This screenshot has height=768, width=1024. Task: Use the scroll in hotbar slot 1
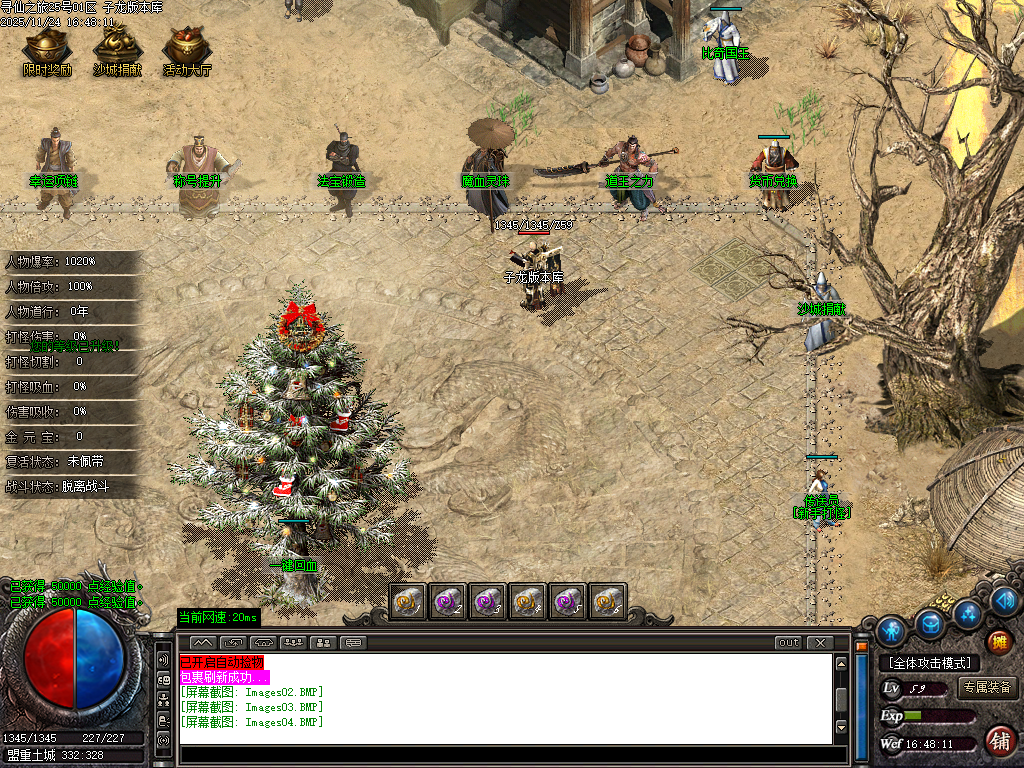[407, 601]
